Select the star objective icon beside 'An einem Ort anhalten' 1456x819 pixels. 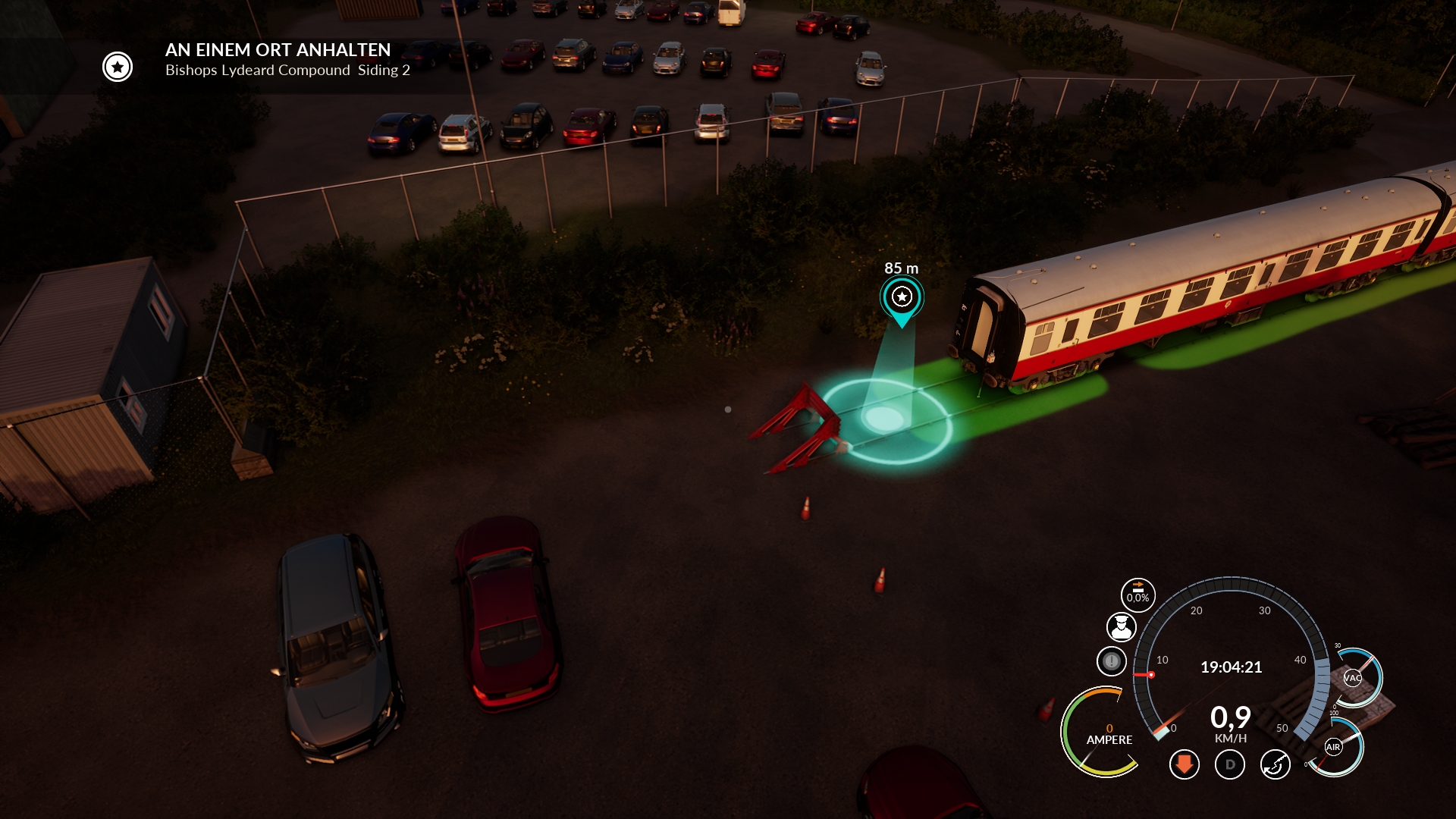[x=118, y=67]
